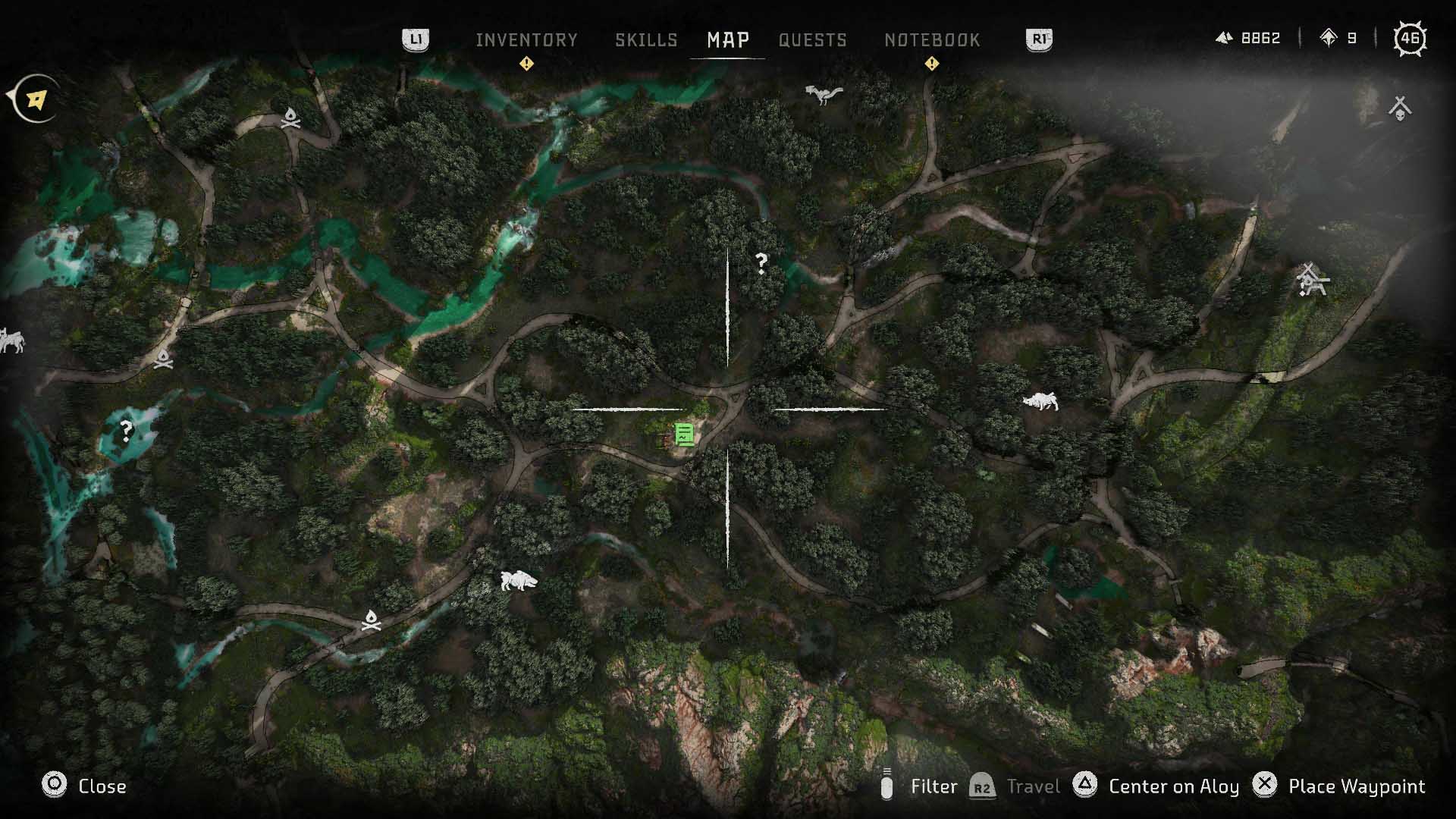Switch to the Quests tab

pos(811,39)
